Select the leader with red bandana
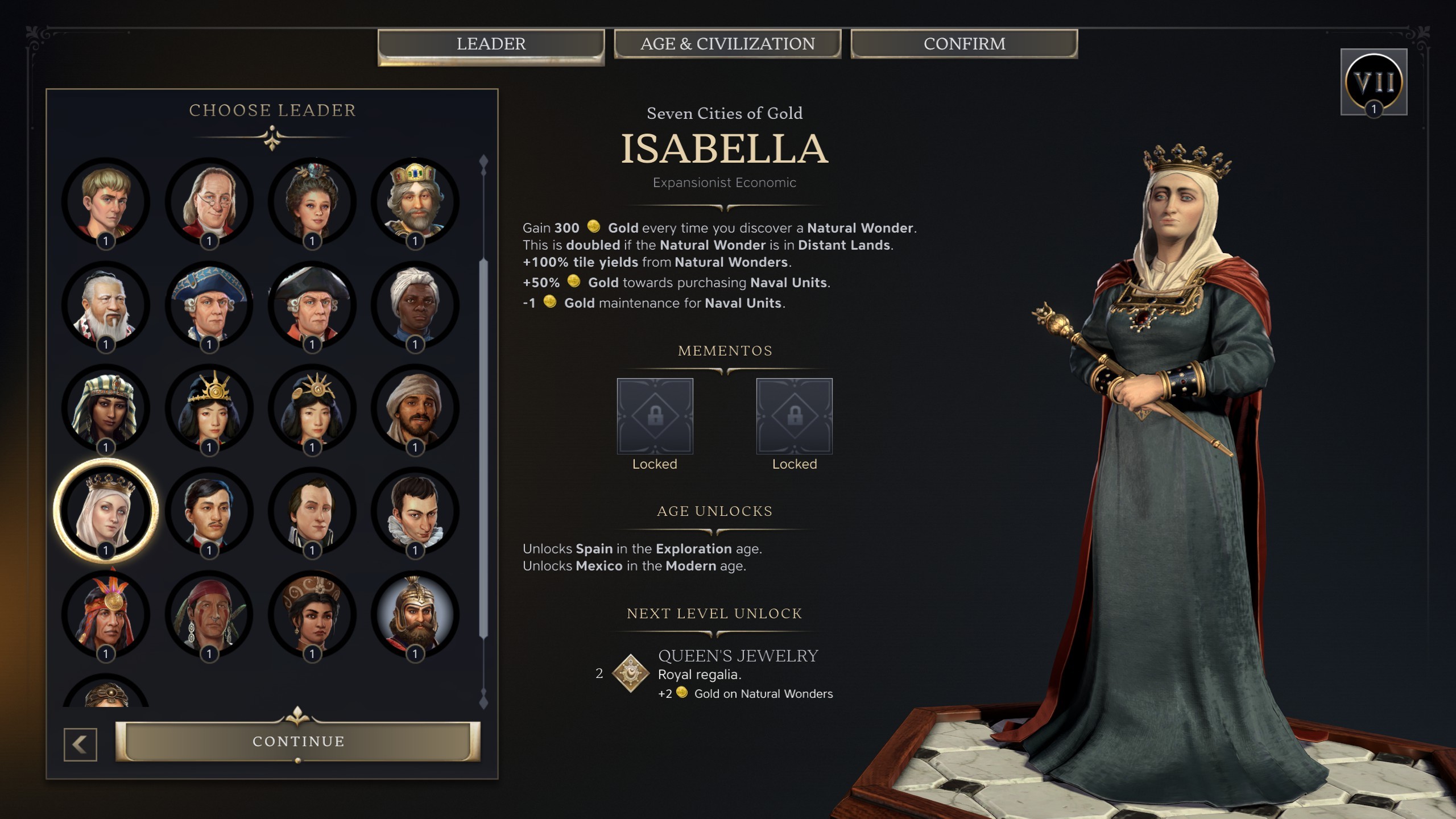1456x819 pixels. [209, 614]
